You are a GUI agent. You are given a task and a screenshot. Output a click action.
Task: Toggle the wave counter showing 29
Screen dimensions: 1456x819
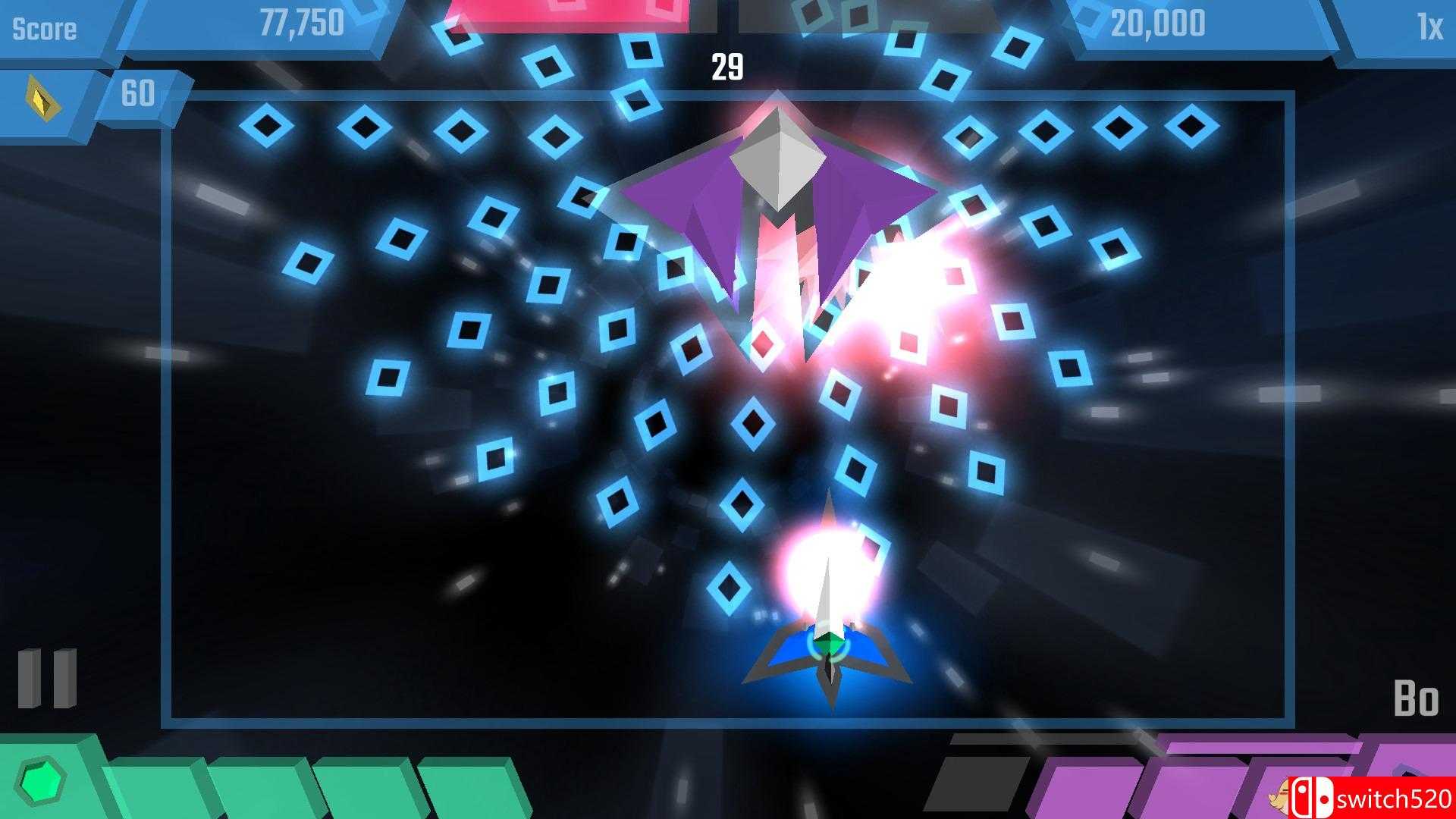point(727,67)
